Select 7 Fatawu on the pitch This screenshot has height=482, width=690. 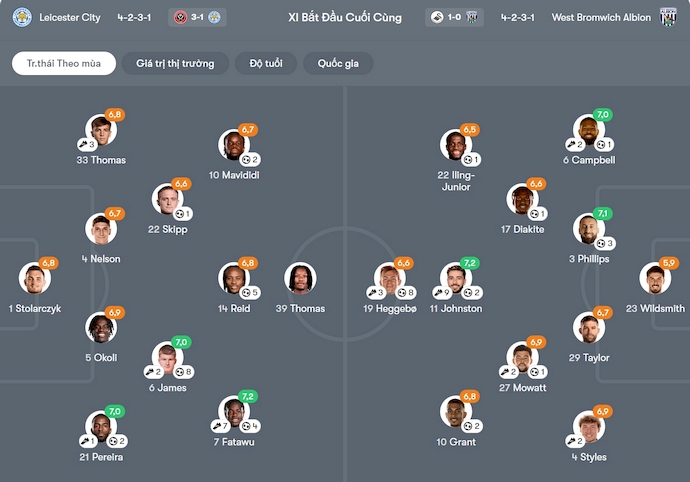pos(234,412)
